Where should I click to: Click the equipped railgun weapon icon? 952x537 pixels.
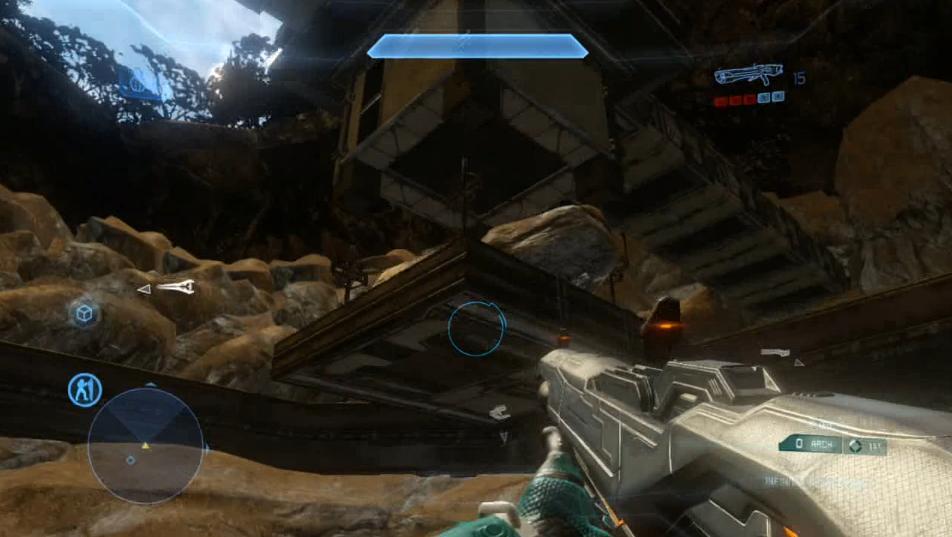tap(747, 75)
